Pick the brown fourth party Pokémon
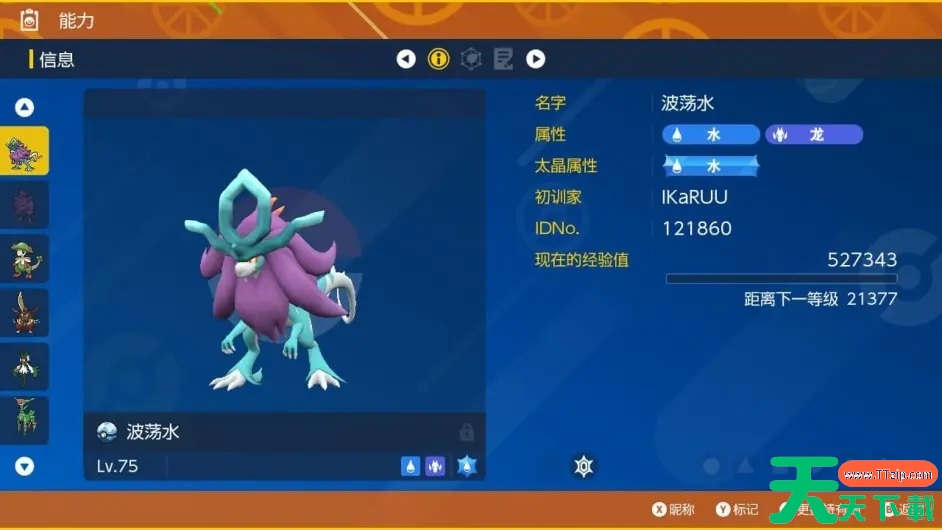This screenshot has width=942, height=530. tap(24, 313)
